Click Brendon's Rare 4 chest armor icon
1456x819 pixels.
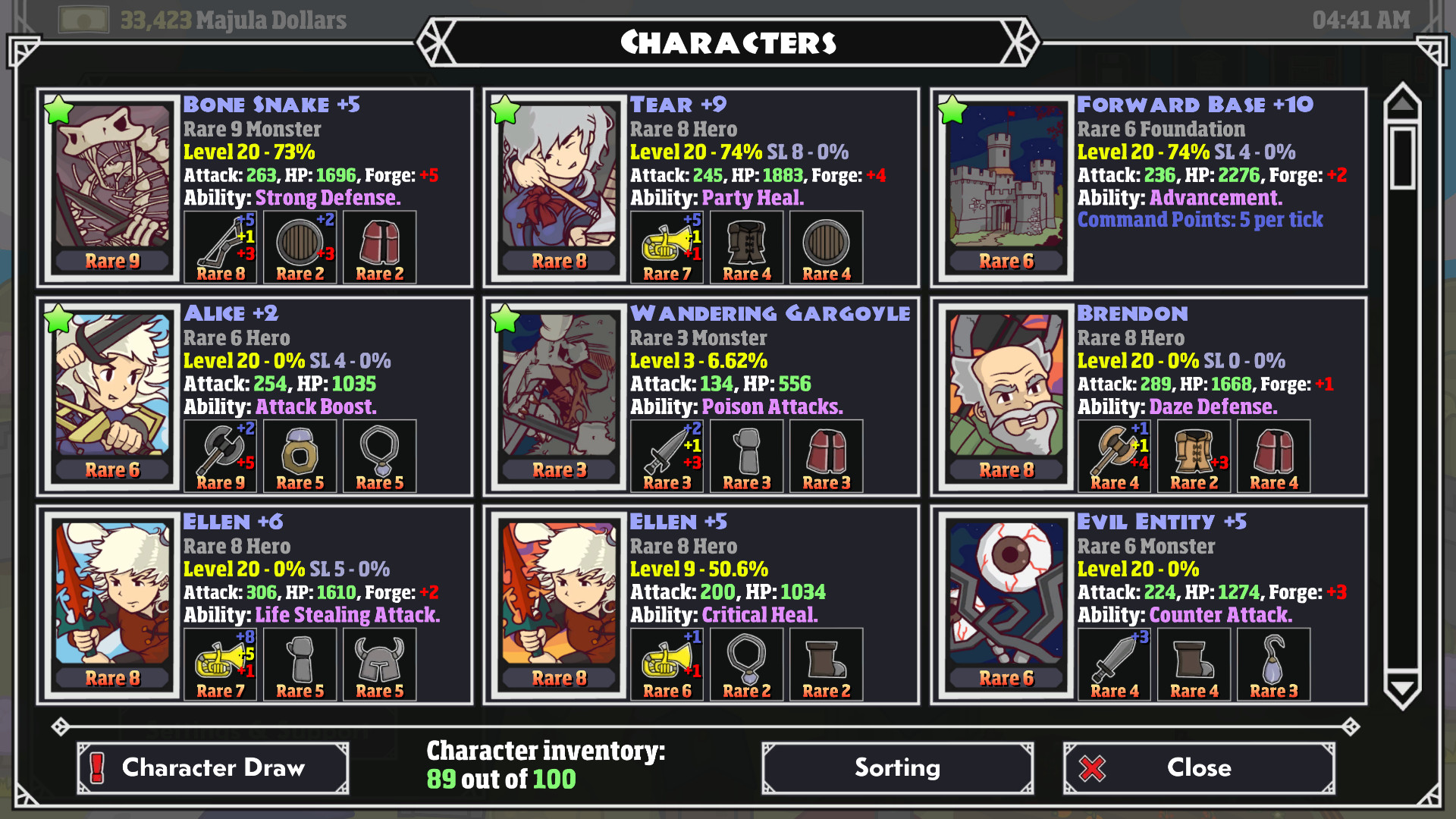1273,453
